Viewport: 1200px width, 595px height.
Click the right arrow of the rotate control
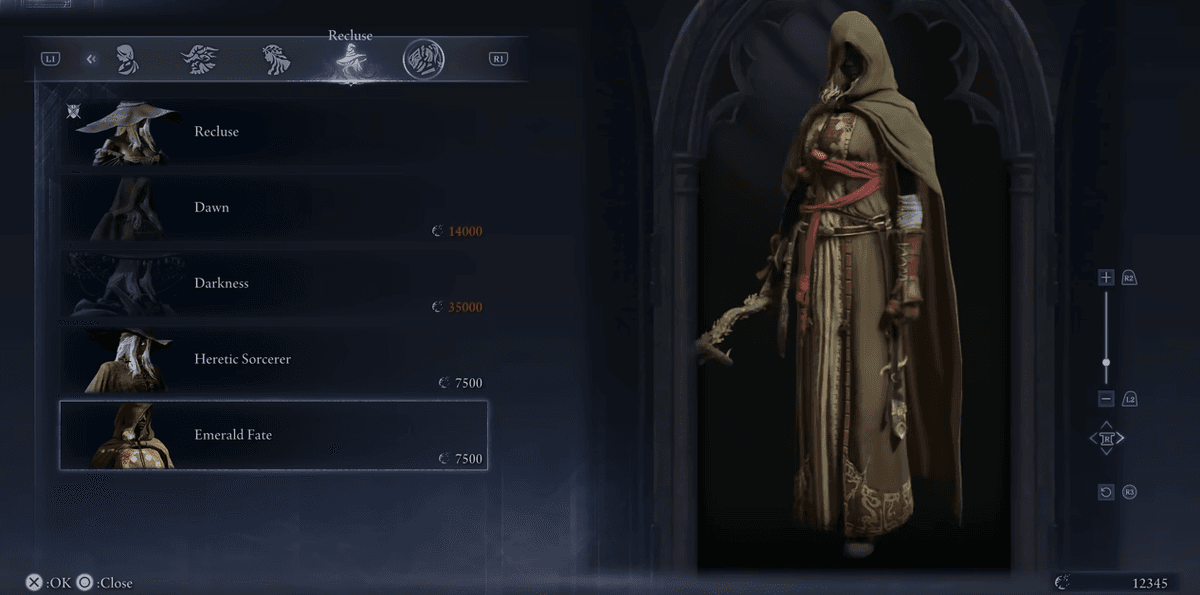[1121, 438]
